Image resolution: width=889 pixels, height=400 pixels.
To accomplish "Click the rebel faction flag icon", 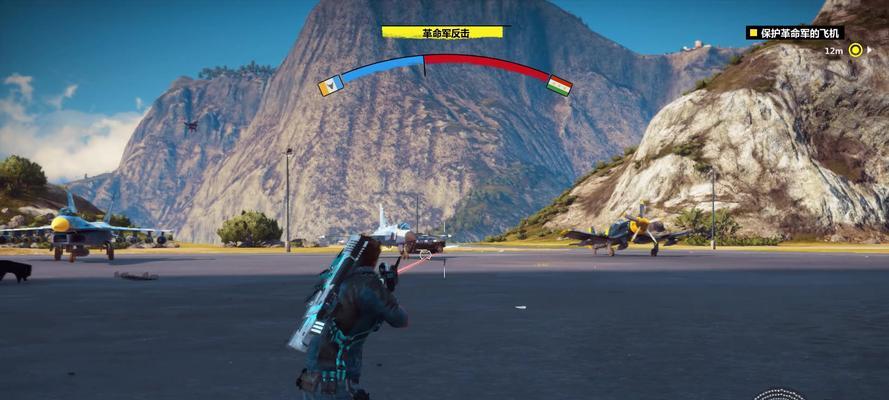I will (330, 86).
